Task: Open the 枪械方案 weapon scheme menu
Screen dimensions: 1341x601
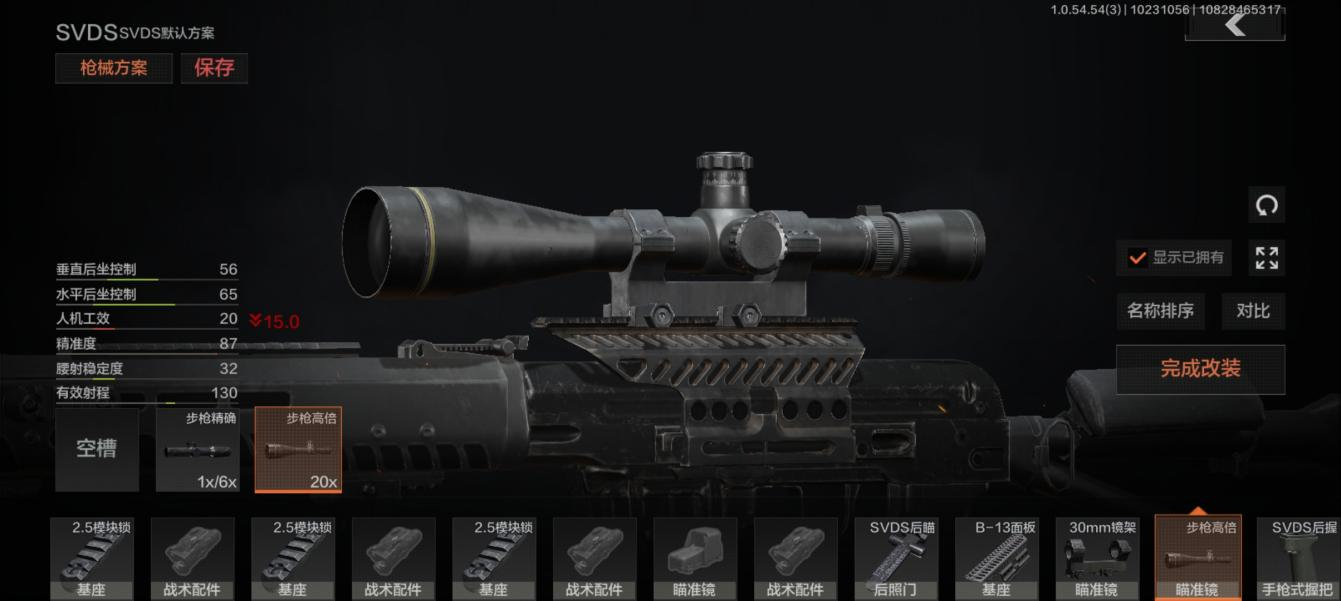Action: pyautogui.click(x=113, y=68)
